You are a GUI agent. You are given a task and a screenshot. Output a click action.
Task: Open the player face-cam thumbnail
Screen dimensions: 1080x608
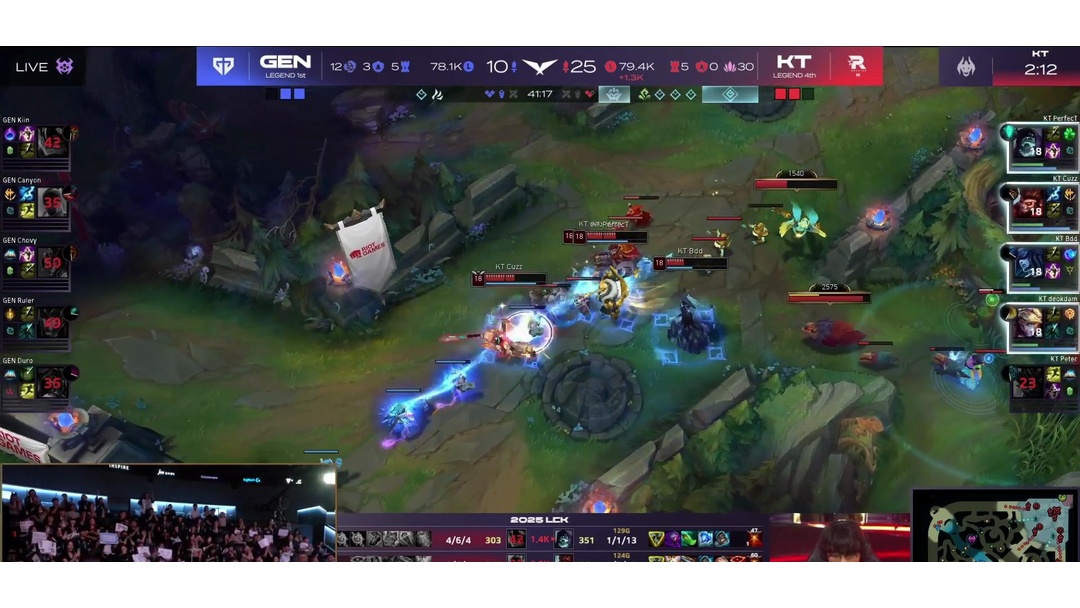pos(840,538)
